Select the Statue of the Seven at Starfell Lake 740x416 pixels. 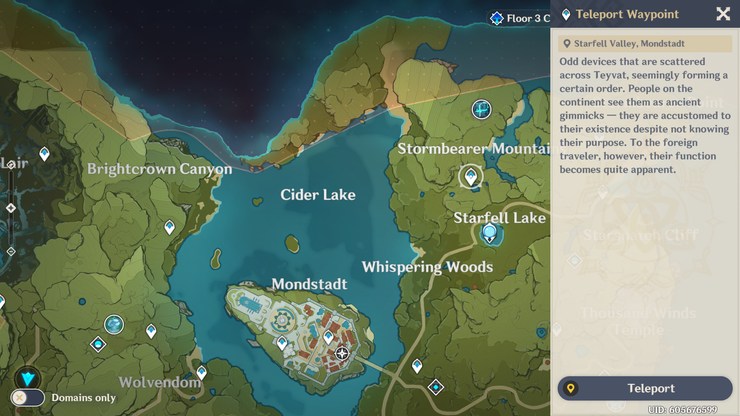[489, 234]
